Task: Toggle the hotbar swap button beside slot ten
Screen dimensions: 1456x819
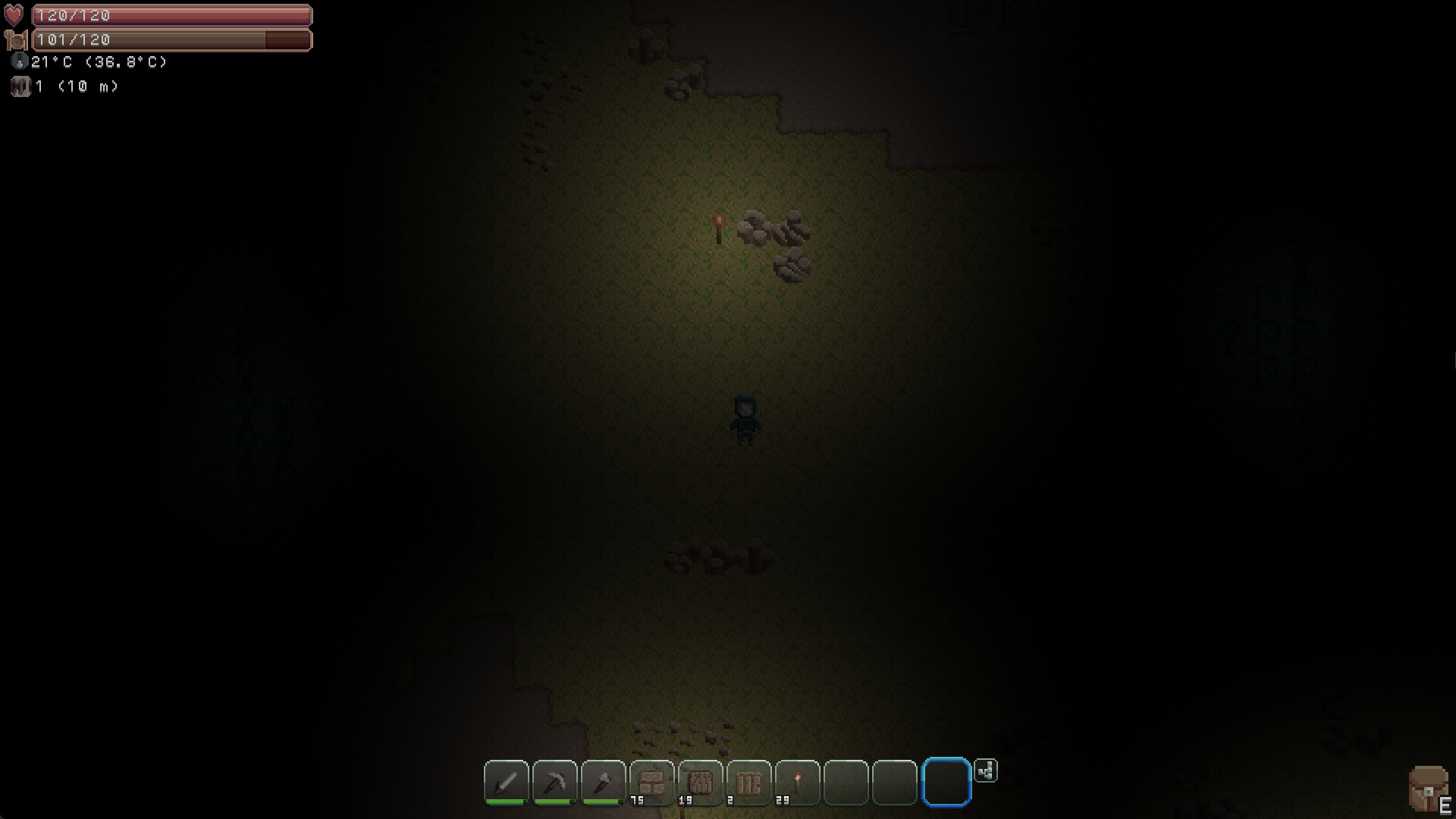Action: tap(986, 771)
